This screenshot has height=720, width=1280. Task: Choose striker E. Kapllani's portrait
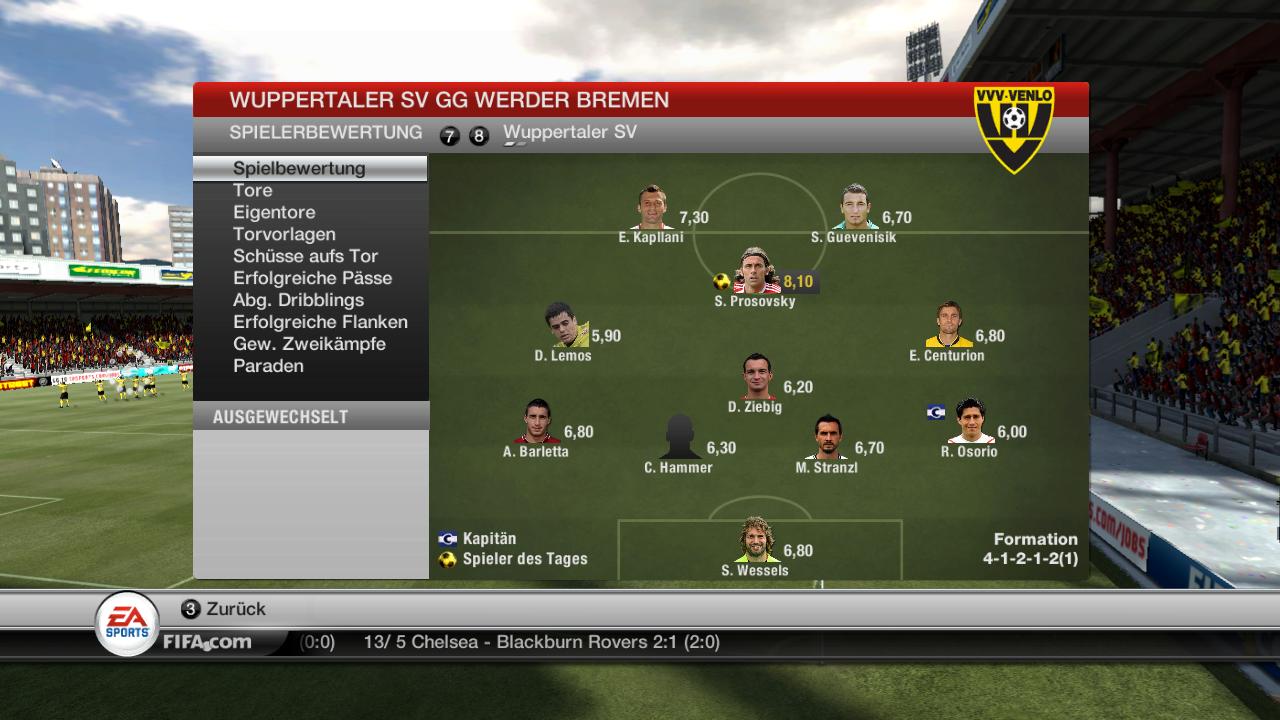[x=653, y=208]
